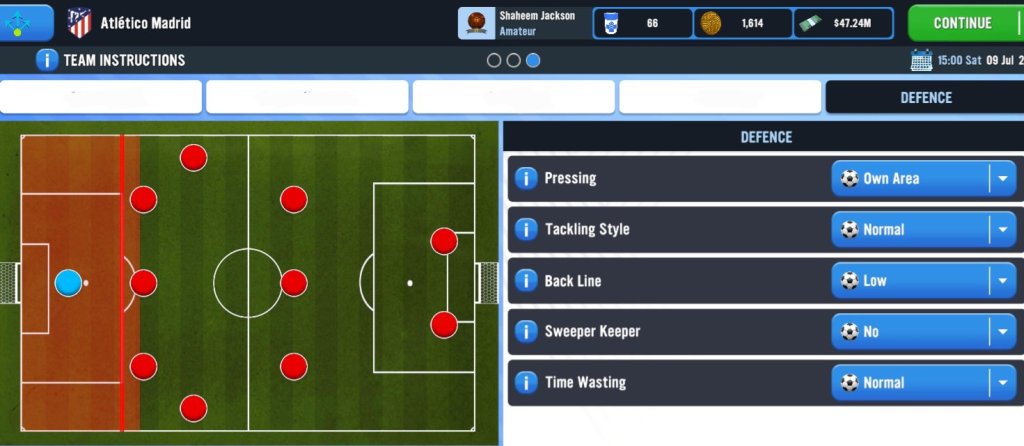Open the calendar icon next to the date
The width and height of the screenshot is (1024, 446).
921,60
